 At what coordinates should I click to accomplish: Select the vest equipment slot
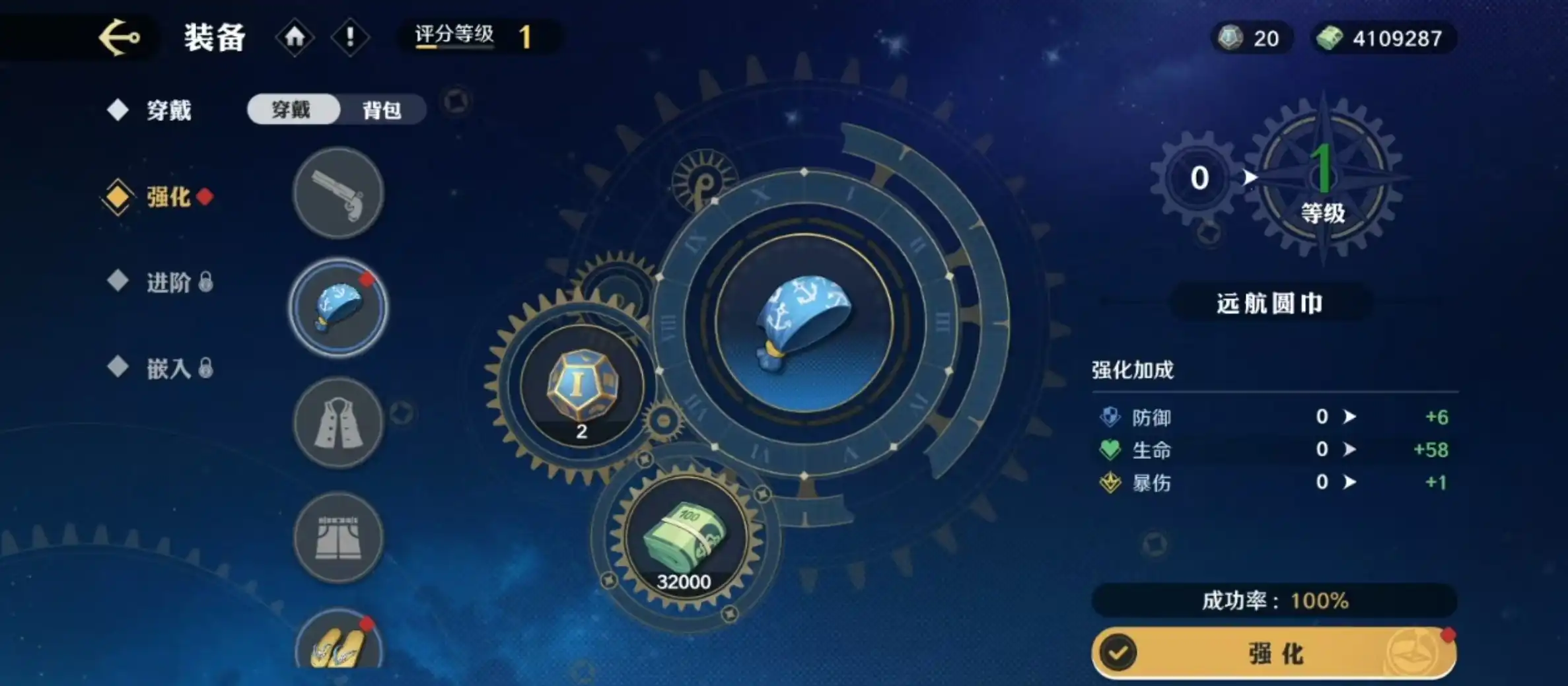tap(338, 423)
